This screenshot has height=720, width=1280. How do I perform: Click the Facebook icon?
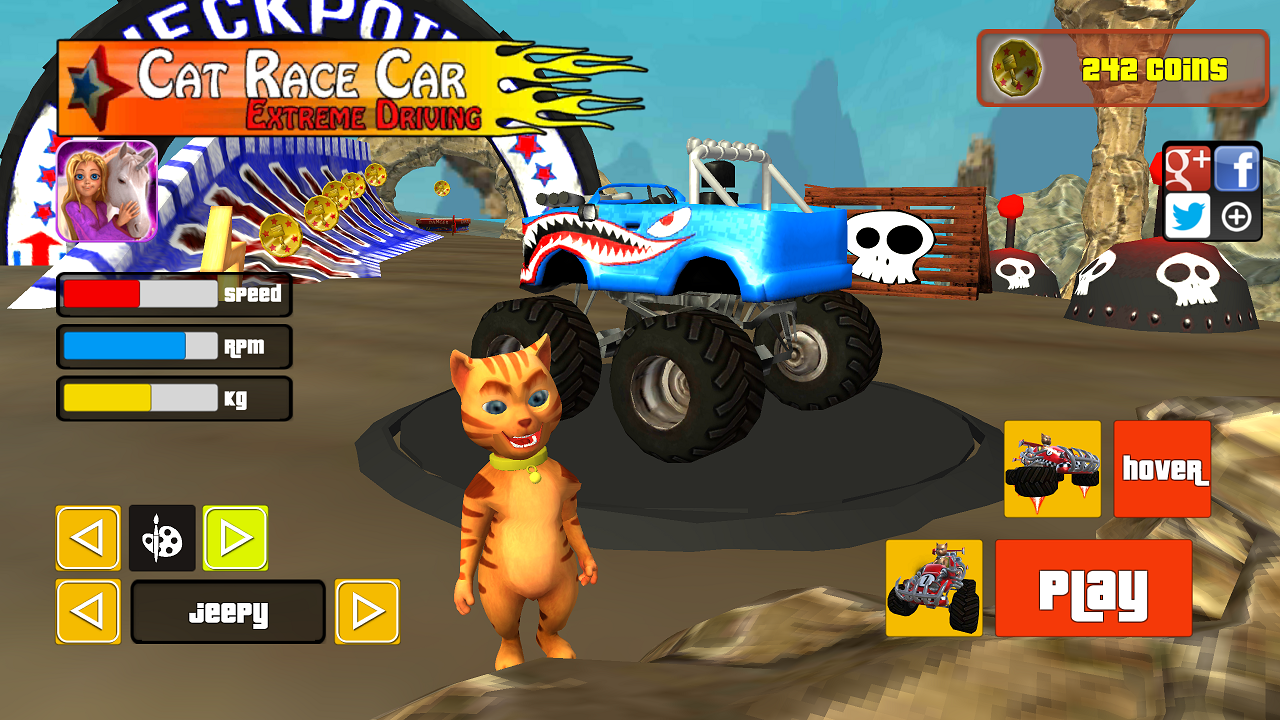pyautogui.click(x=1237, y=169)
